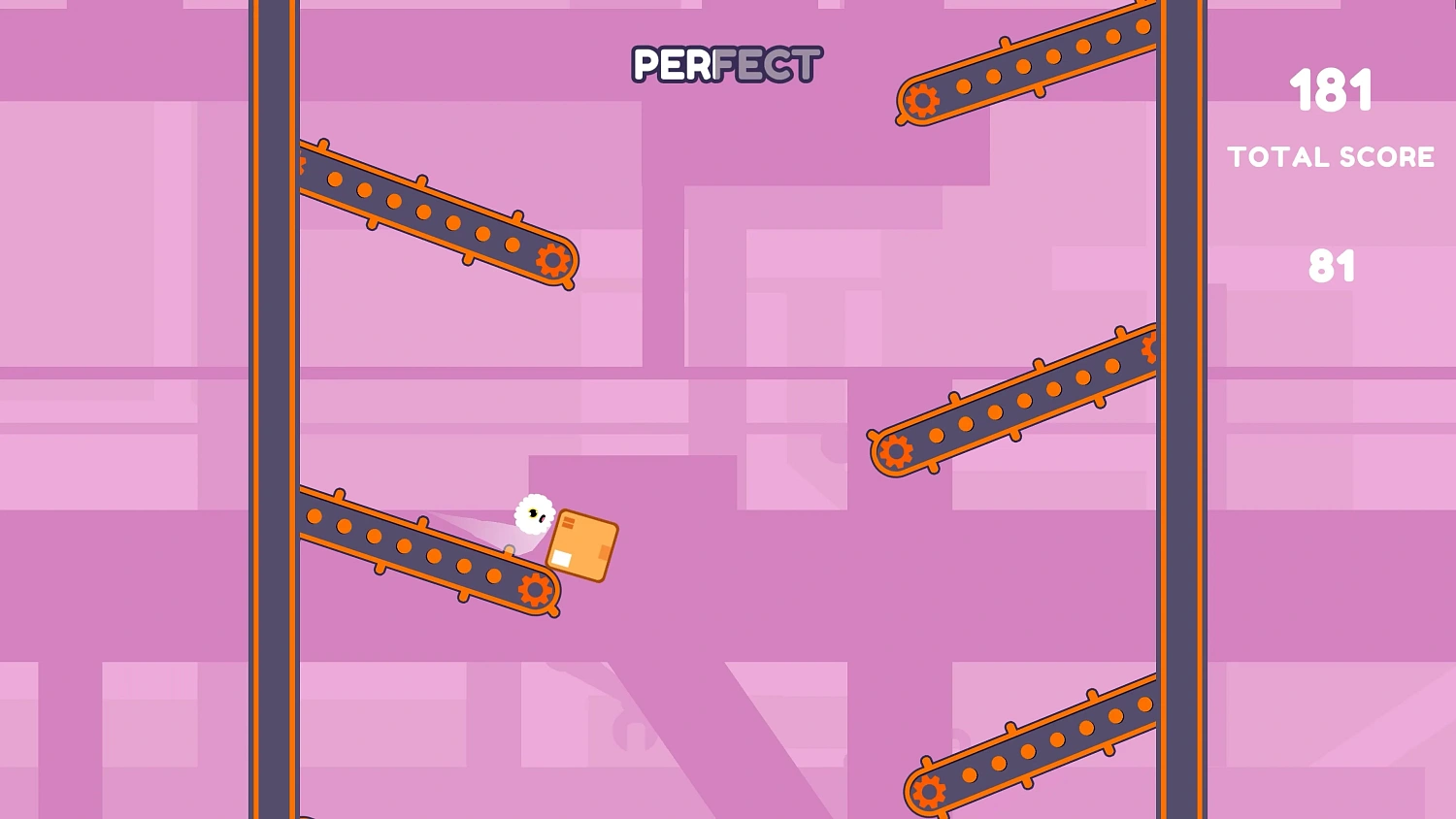Select the gear on the upper-left conveyor belt
The height and width of the screenshot is (819, 1456).
pos(553,260)
